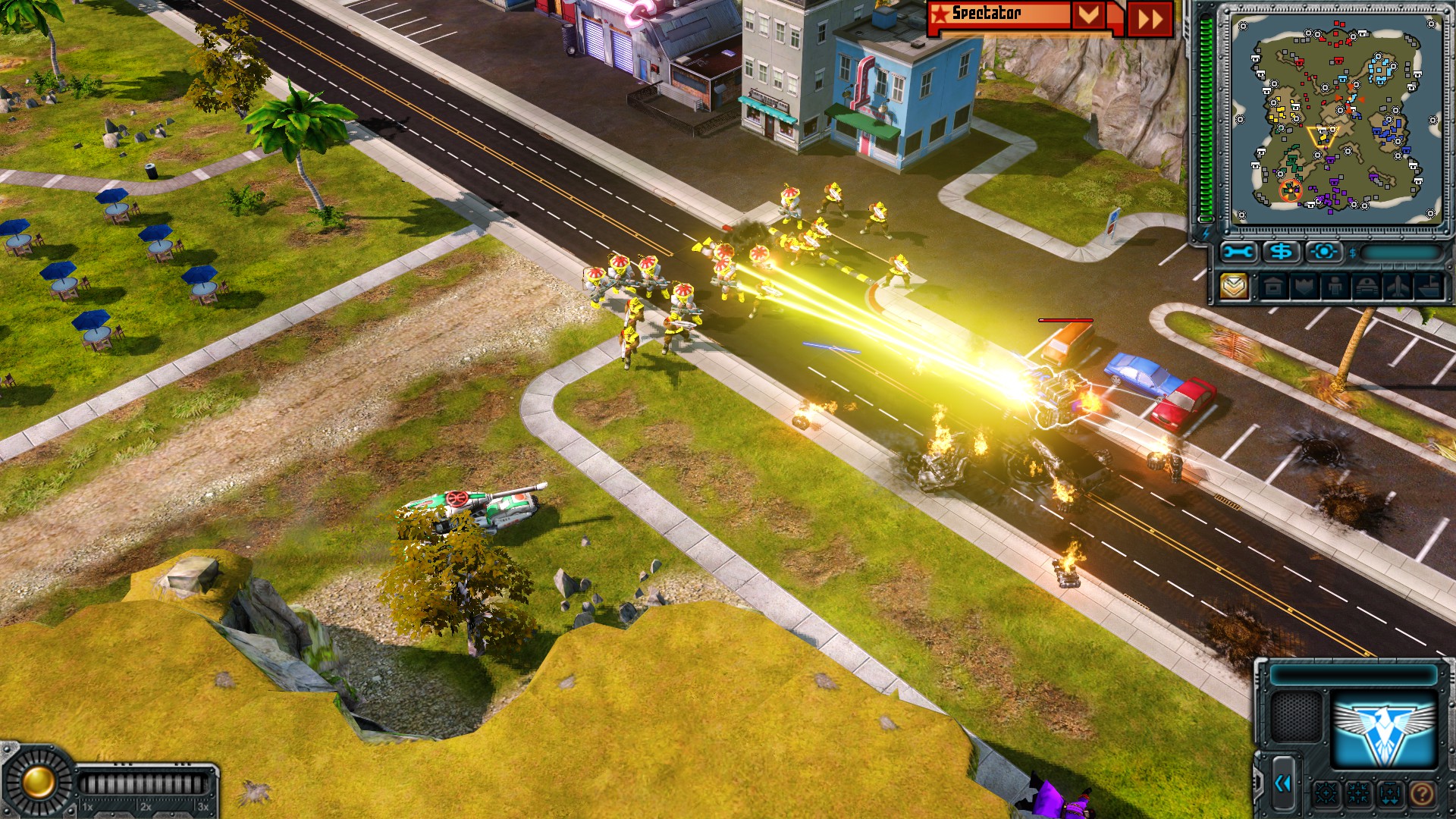Click the round gold protocol button
The width and height of the screenshot is (1456, 819).
tap(36, 782)
